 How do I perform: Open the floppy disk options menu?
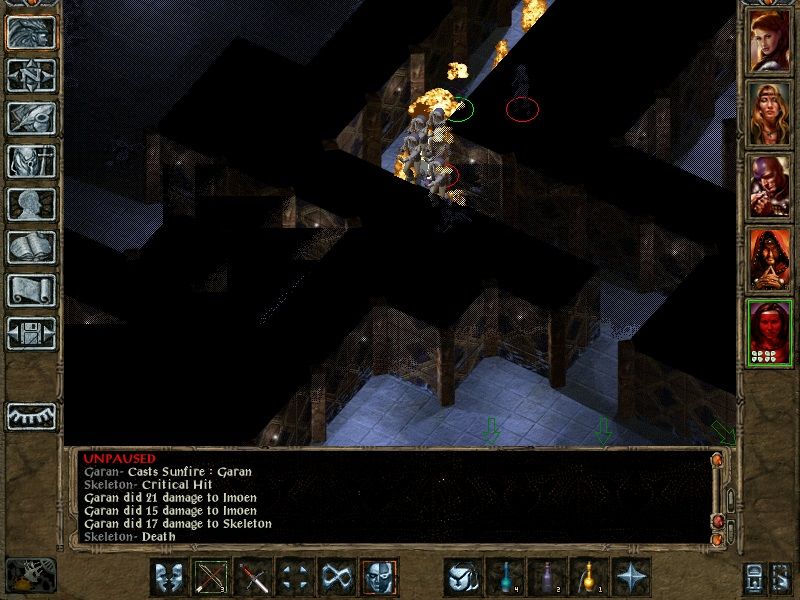(x=31, y=333)
